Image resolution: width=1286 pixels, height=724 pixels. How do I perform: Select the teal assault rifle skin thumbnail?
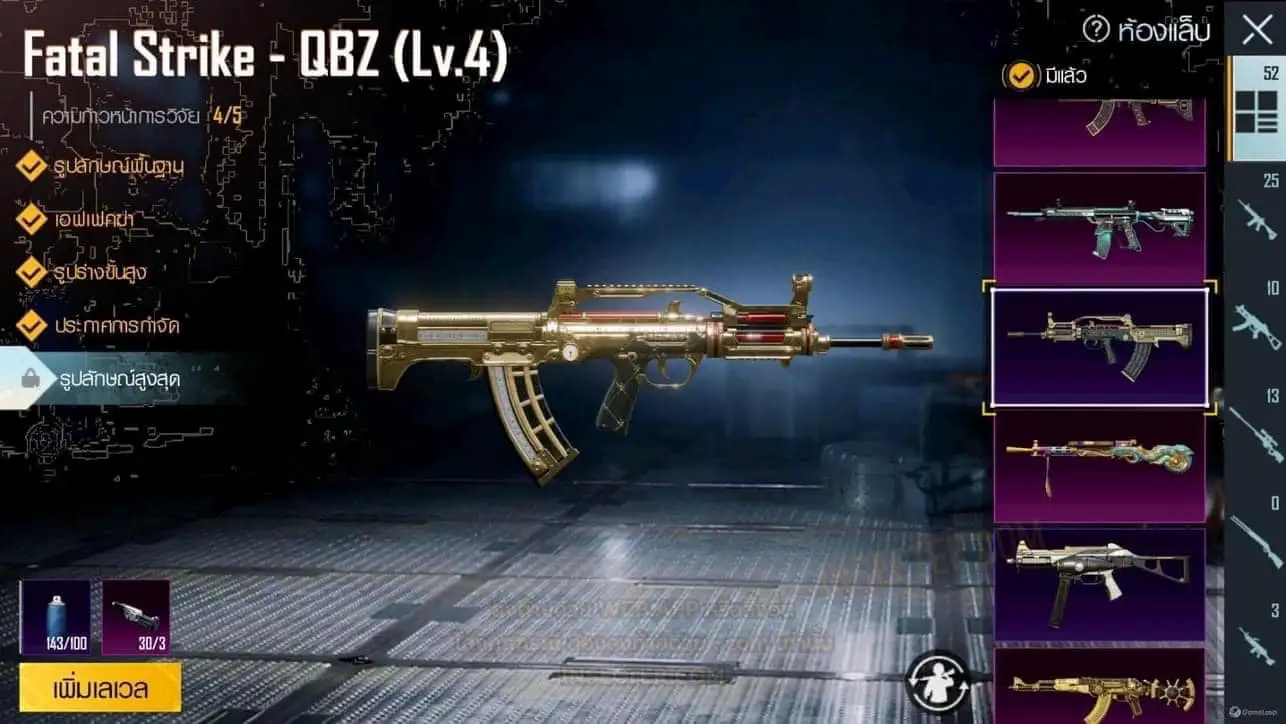[1099, 228]
